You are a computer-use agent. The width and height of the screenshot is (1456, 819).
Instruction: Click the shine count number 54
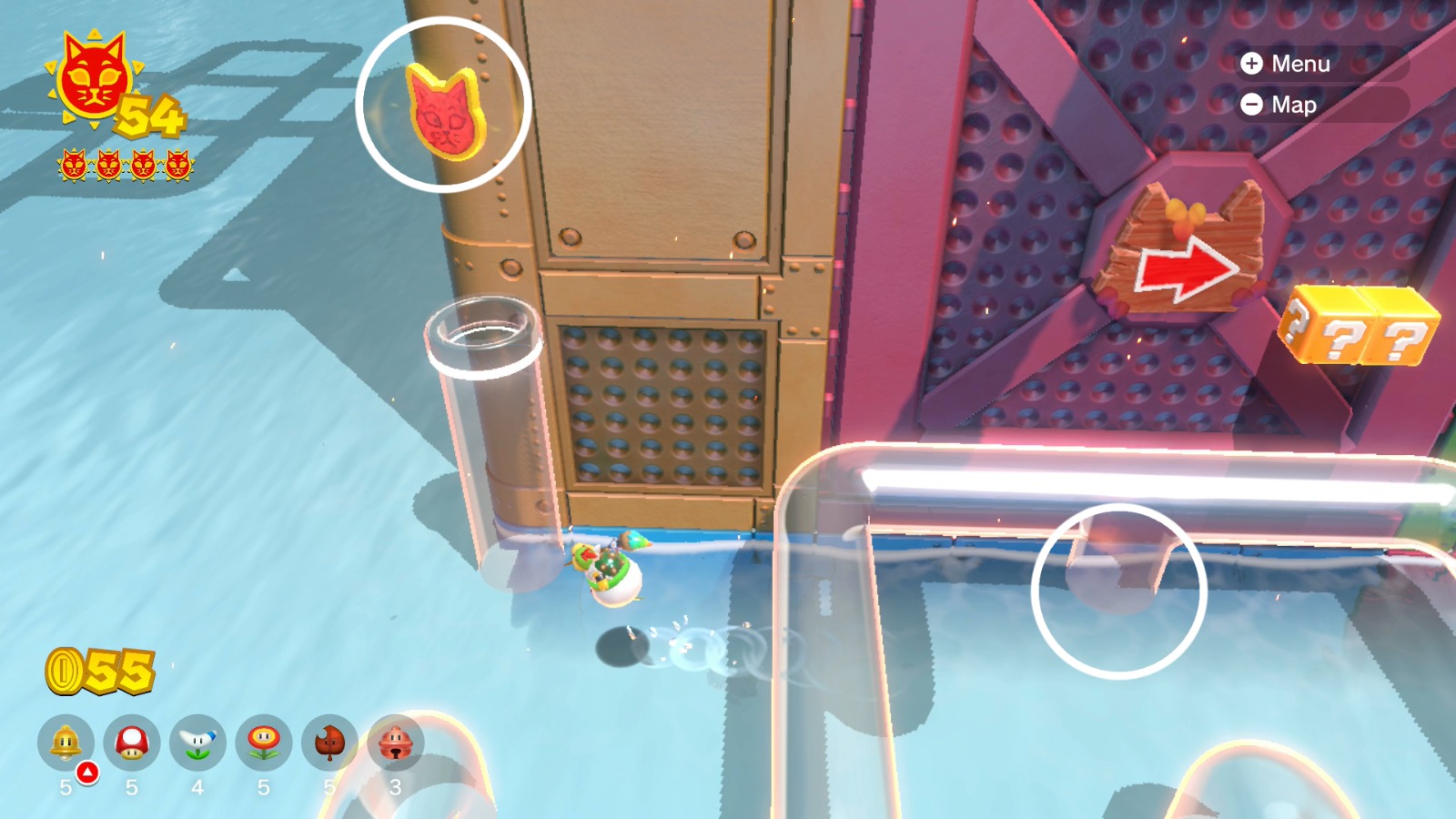tap(148, 116)
